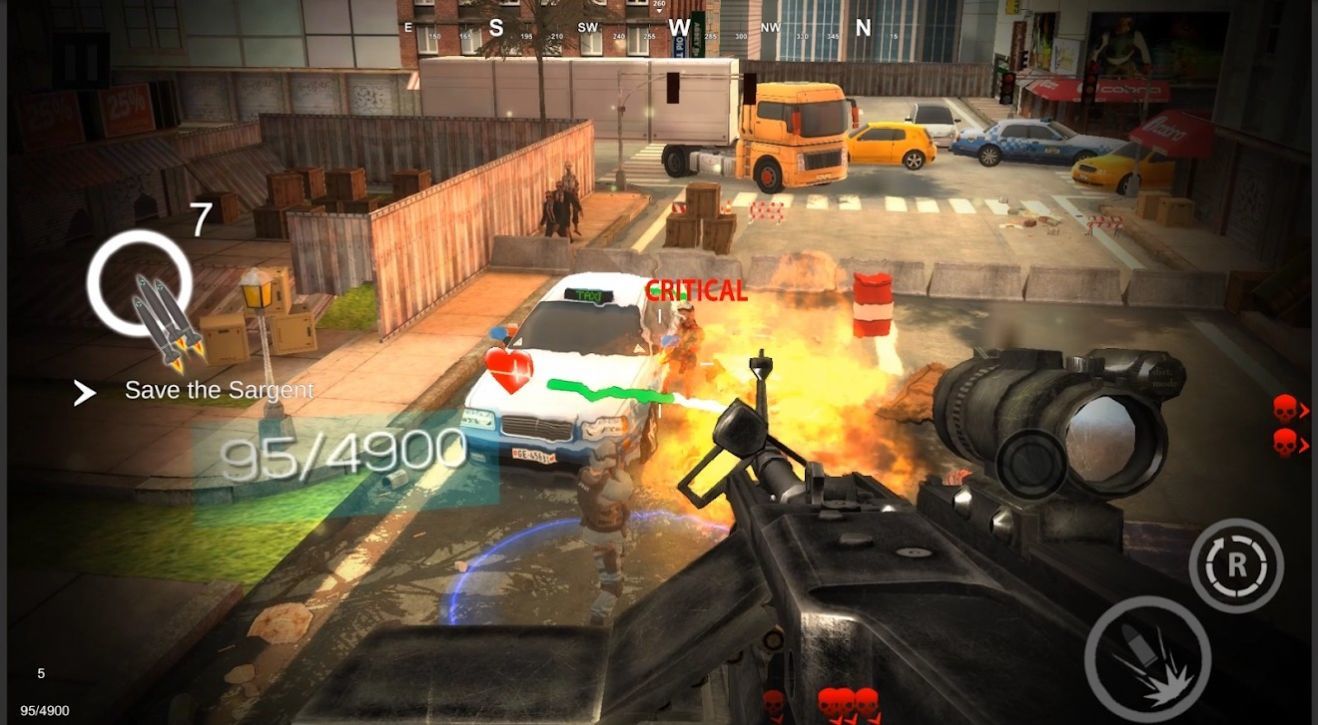Tap the R reload icon

[x=1237, y=567]
